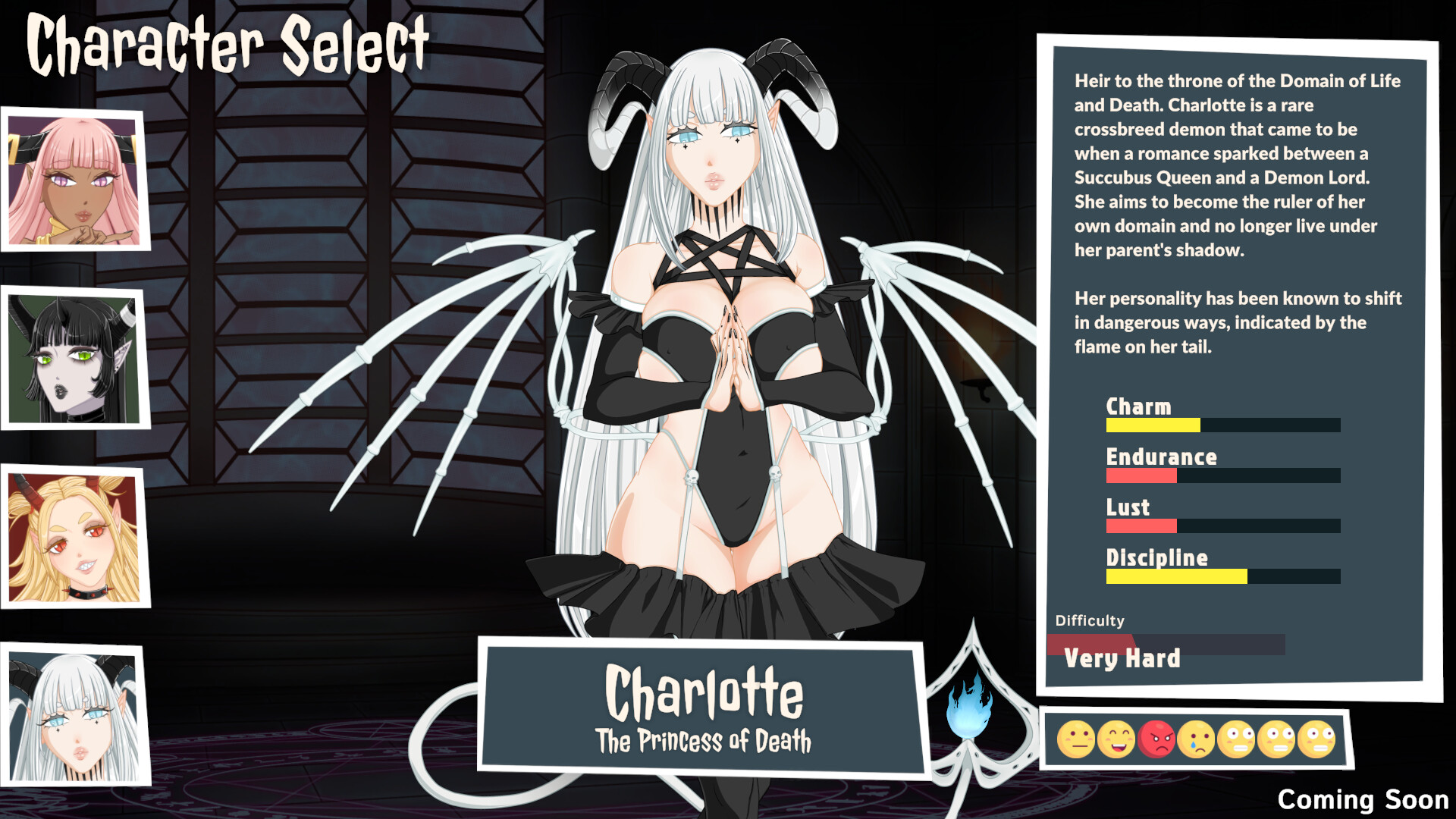
Task: Select the rightmost nervous face emoji
Action: (1316, 737)
